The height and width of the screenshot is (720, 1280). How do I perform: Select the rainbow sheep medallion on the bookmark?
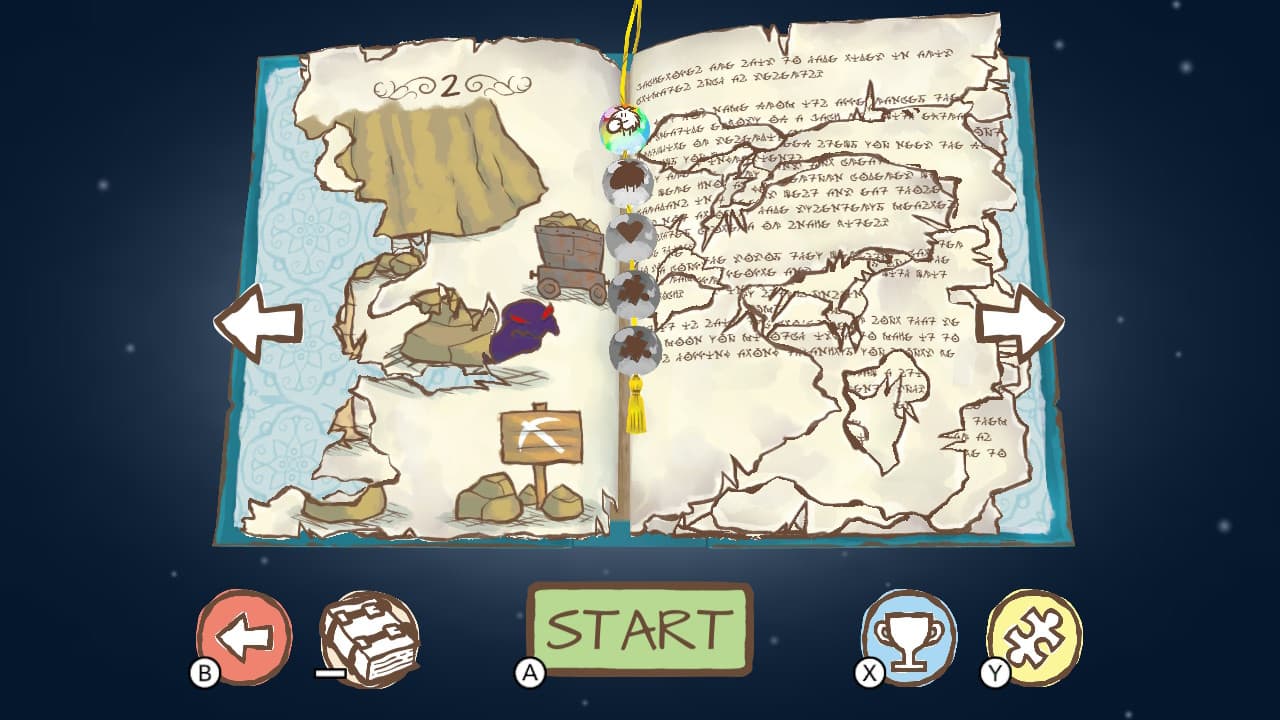point(625,127)
